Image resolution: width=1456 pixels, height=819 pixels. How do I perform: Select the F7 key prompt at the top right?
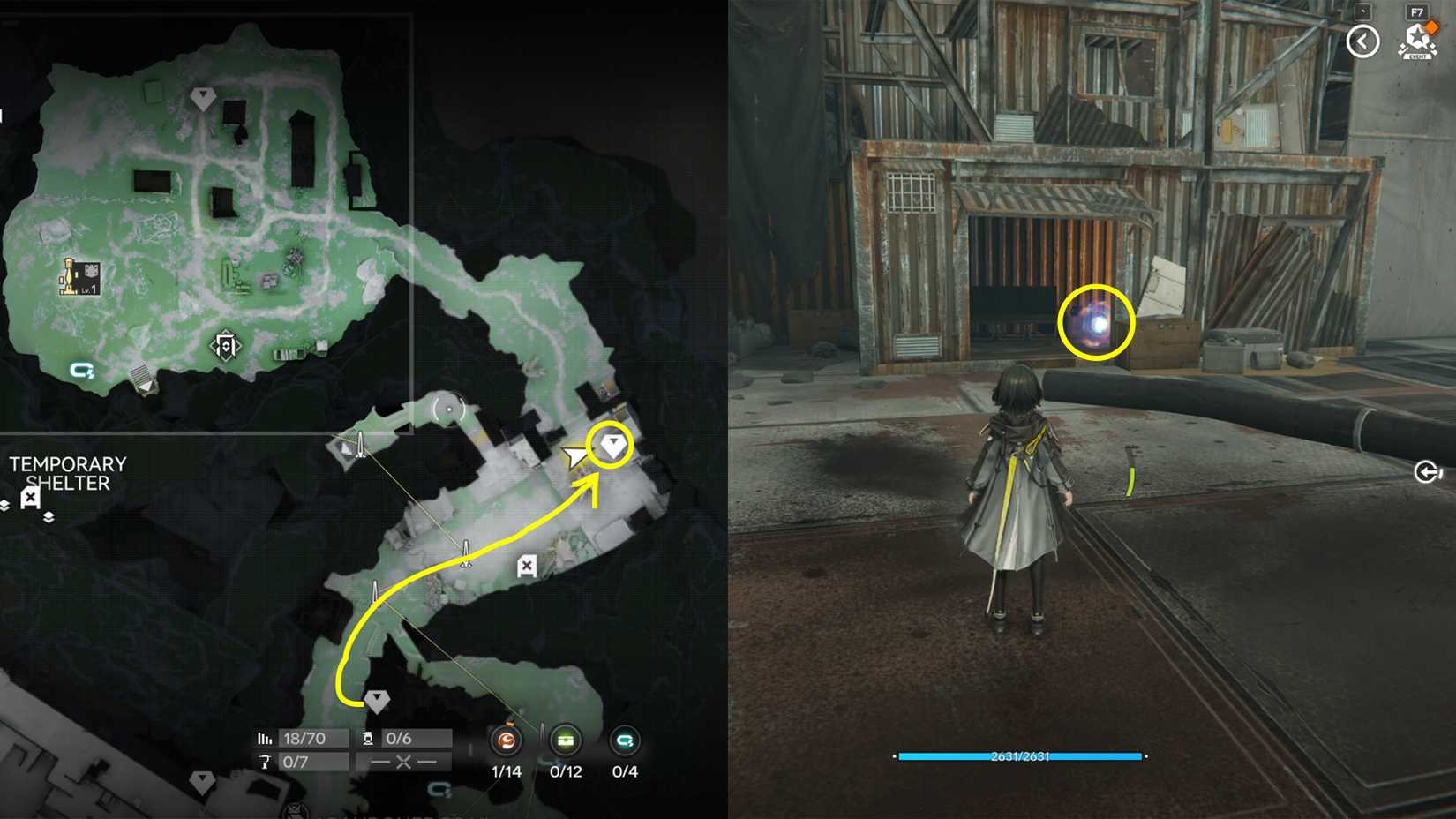pos(1418,12)
